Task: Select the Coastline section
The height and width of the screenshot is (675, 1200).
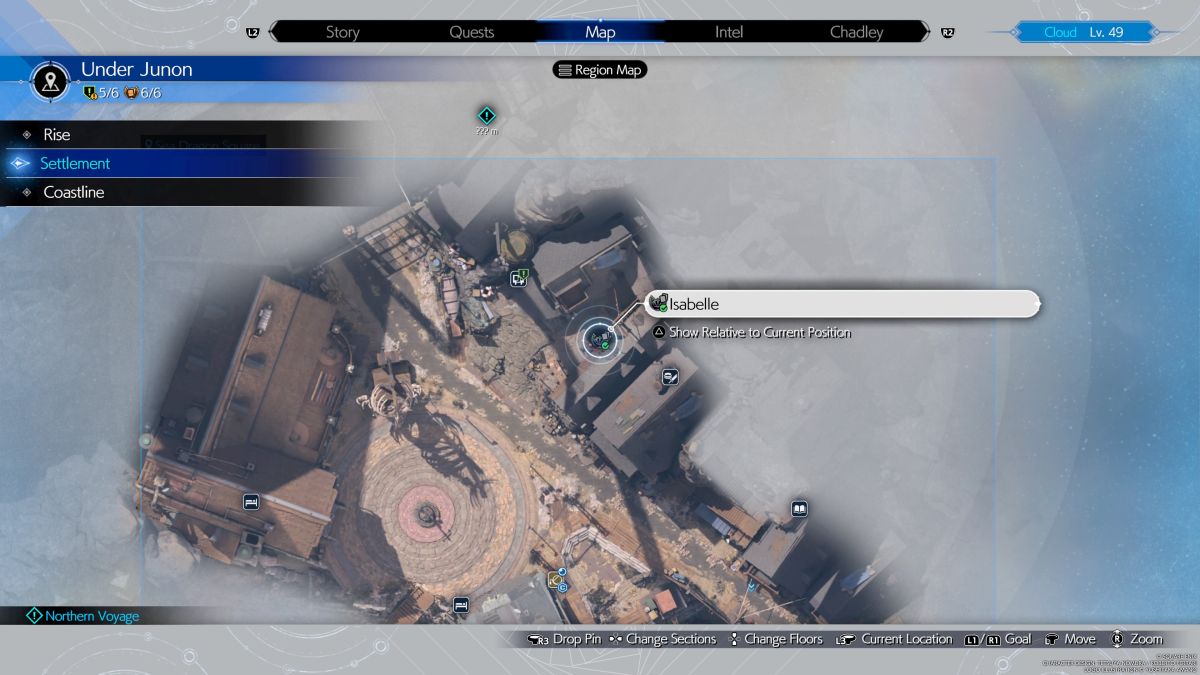Action: (x=74, y=192)
